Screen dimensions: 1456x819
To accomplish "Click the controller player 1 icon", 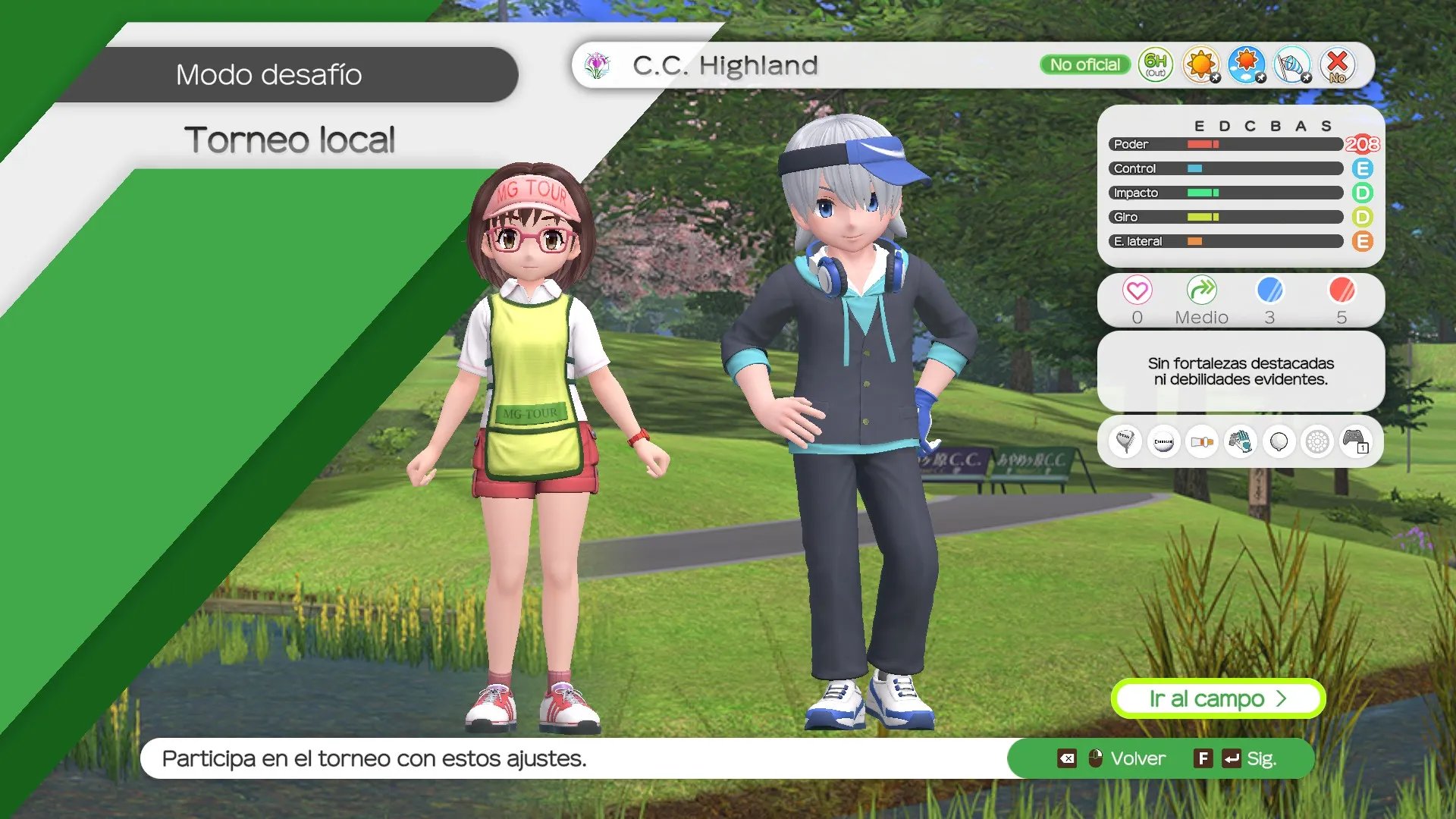I will [1354, 441].
